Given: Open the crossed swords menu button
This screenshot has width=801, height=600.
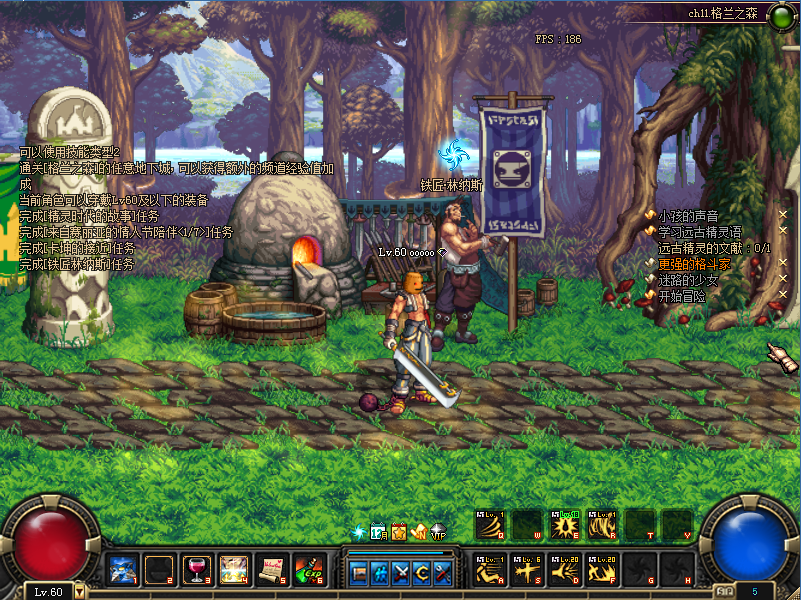Looking at the screenshot, I should [401, 573].
